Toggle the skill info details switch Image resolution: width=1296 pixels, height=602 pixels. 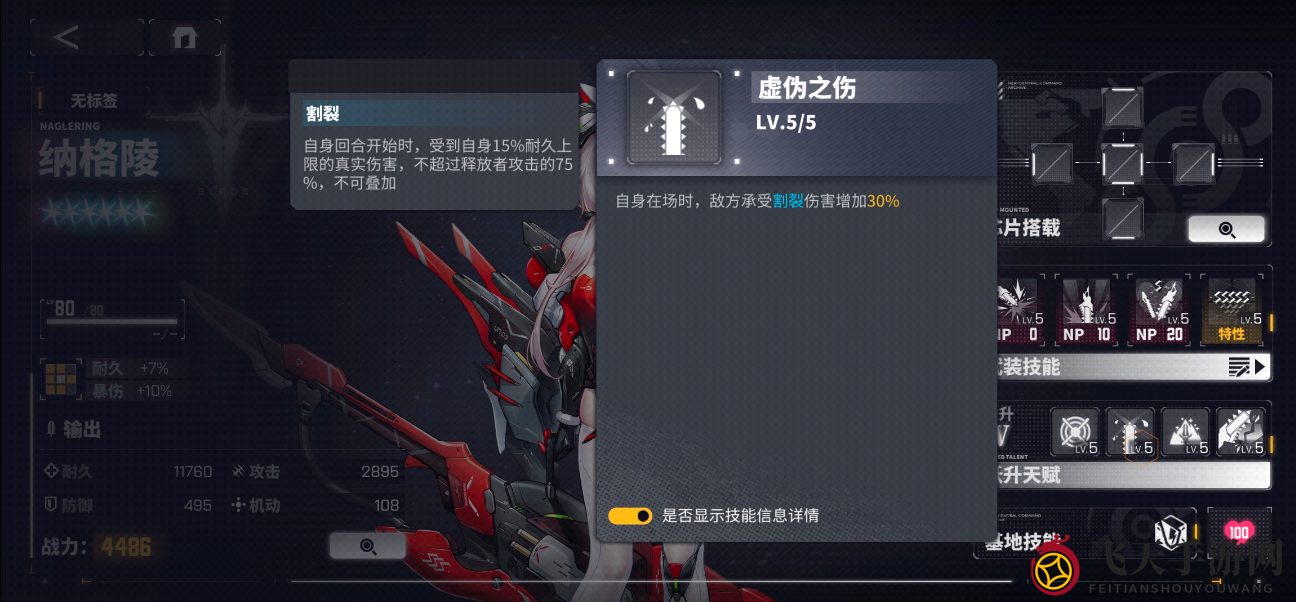click(630, 516)
